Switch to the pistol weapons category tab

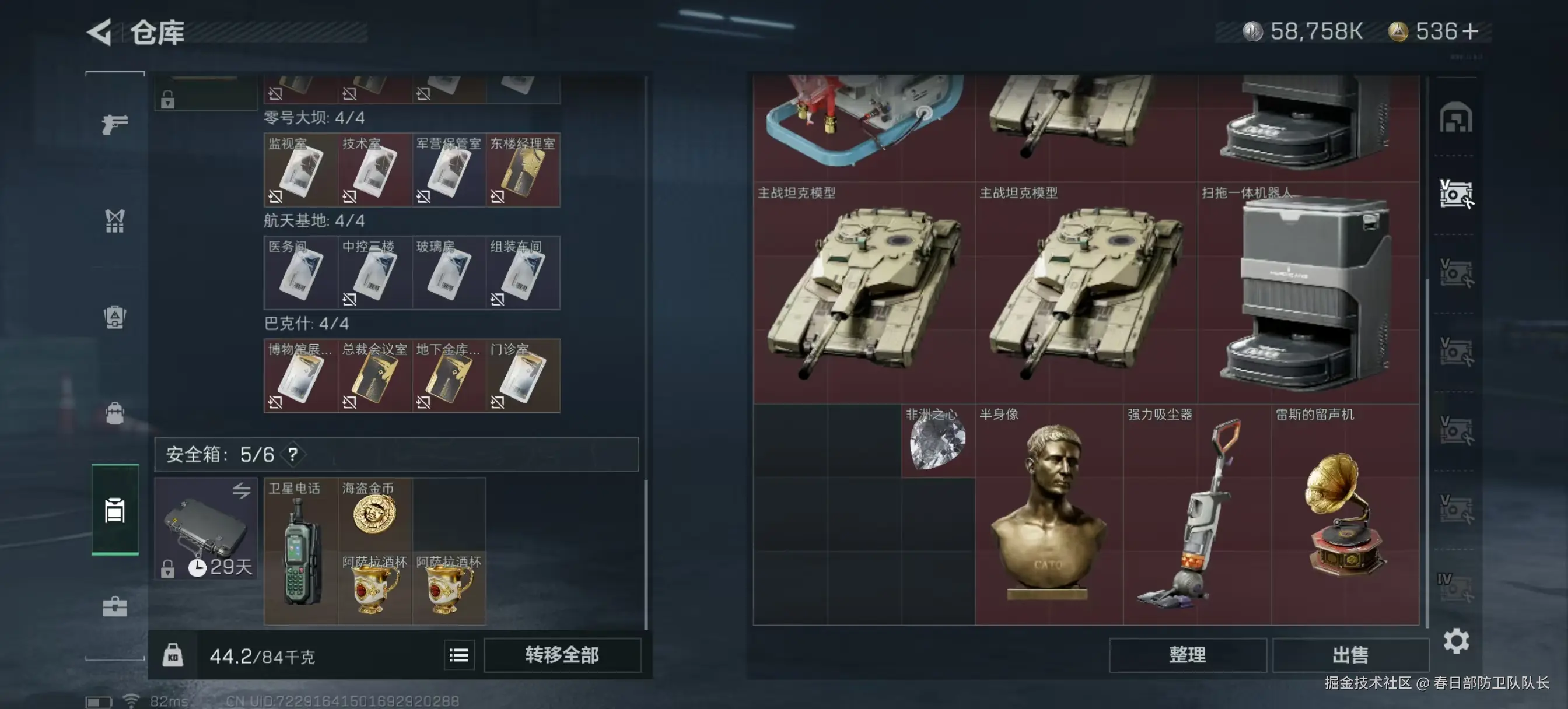coord(114,125)
